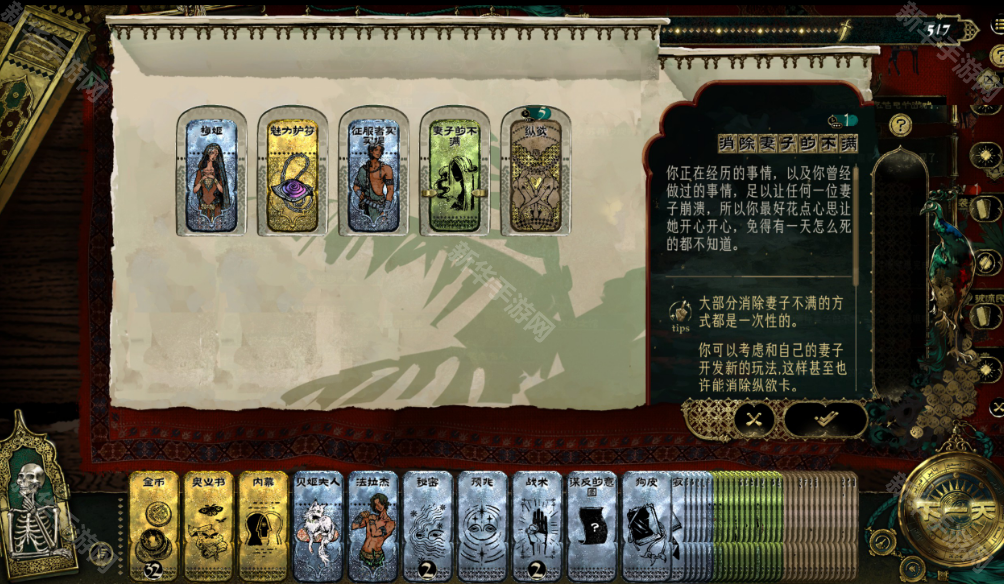Choose the 征服者 warrior card slot
The height and width of the screenshot is (584, 1004).
click(373, 172)
